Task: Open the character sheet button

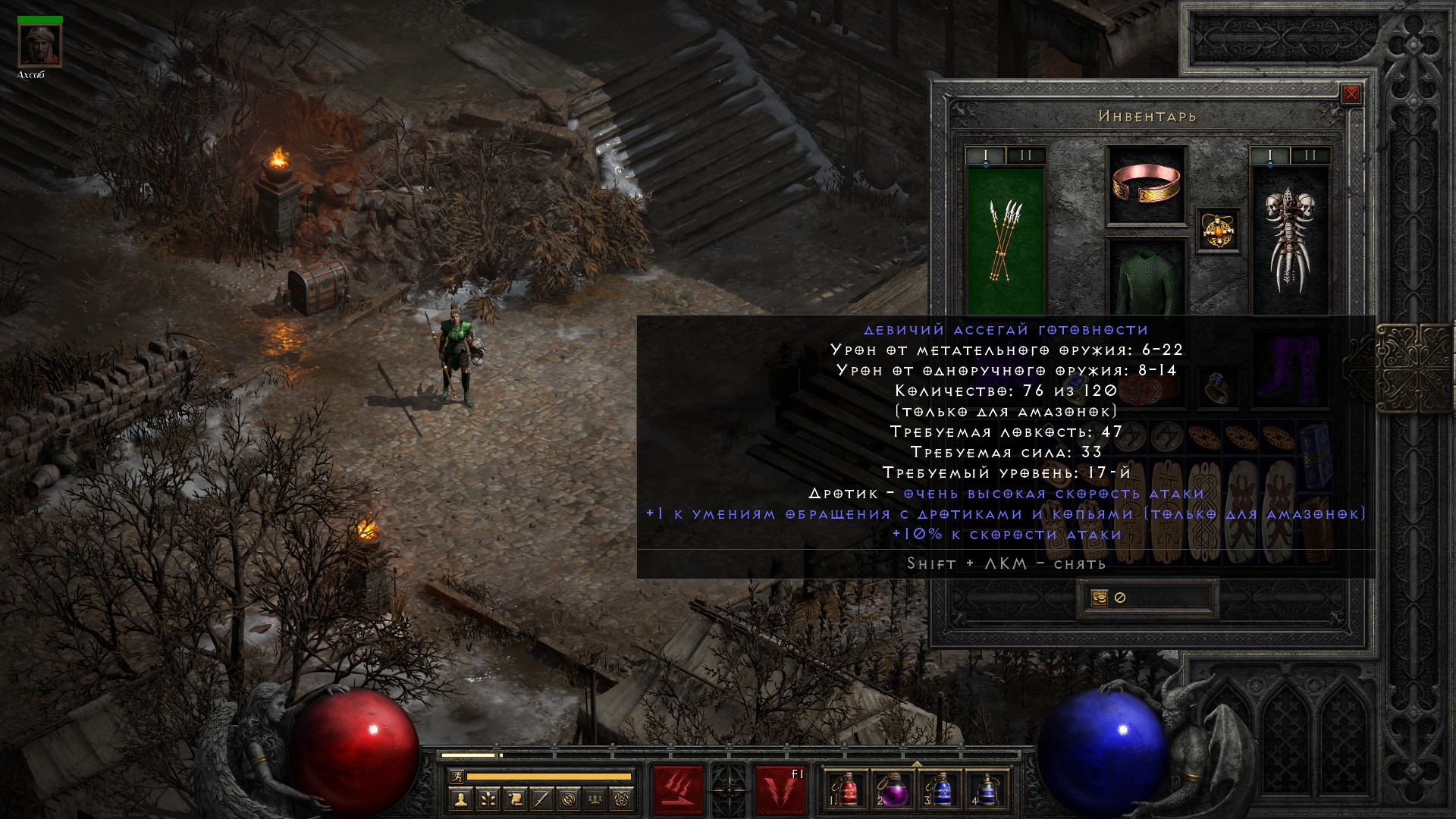Action: pyautogui.click(x=460, y=798)
